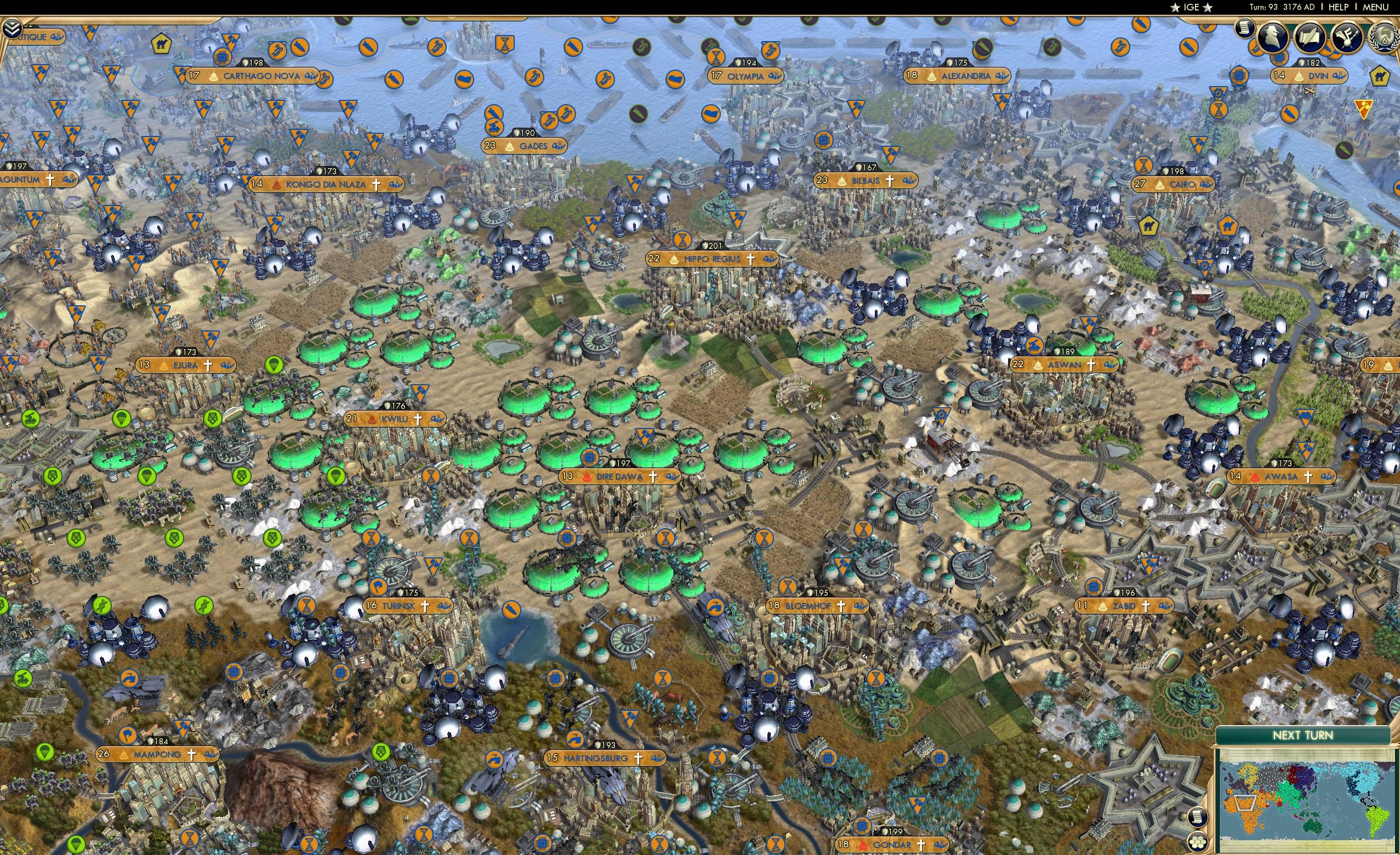Open the HELP screen
Screen dimensions: 1400x855
point(1339,7)
